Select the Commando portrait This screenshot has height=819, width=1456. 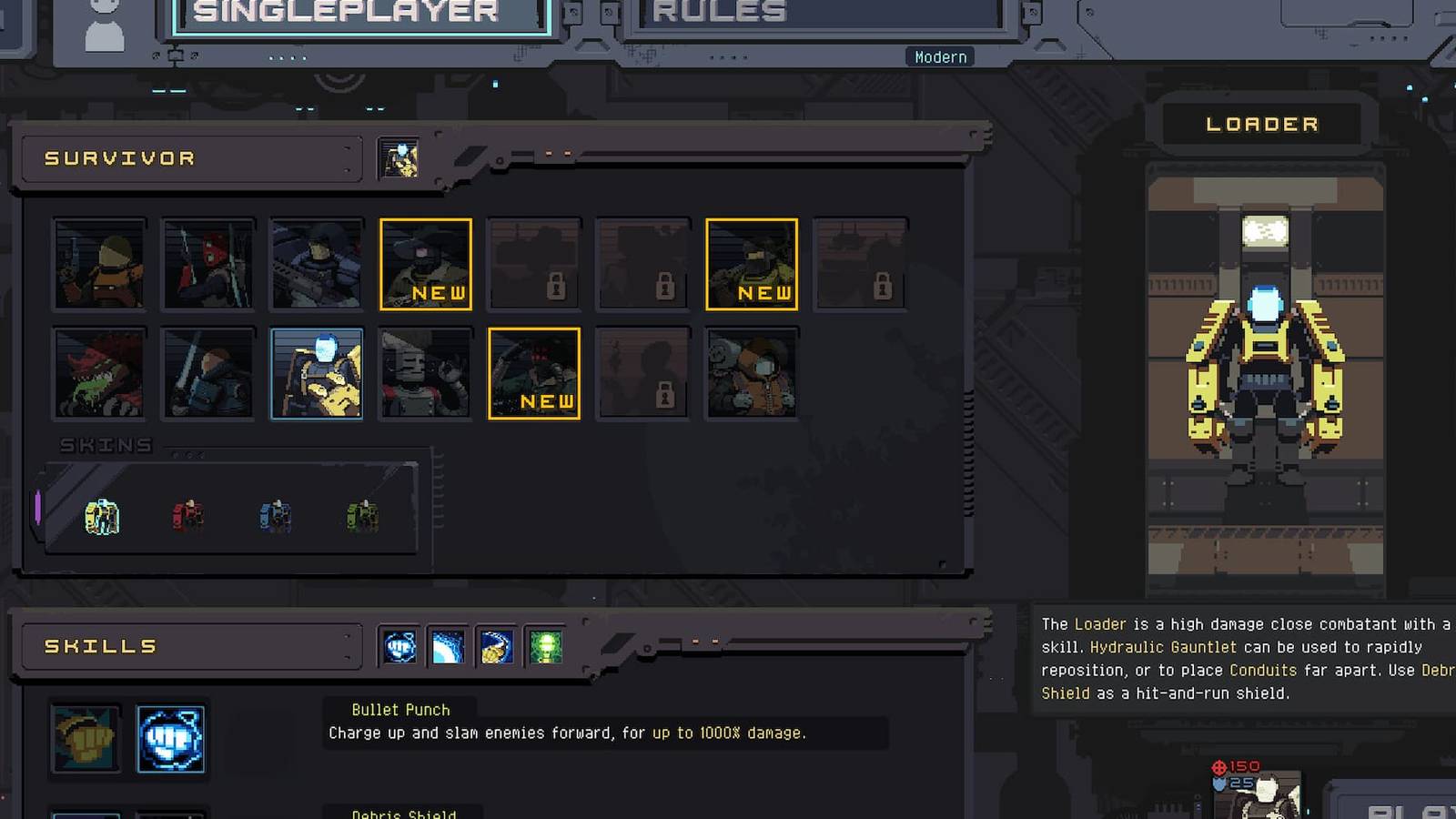coord(98,264)
